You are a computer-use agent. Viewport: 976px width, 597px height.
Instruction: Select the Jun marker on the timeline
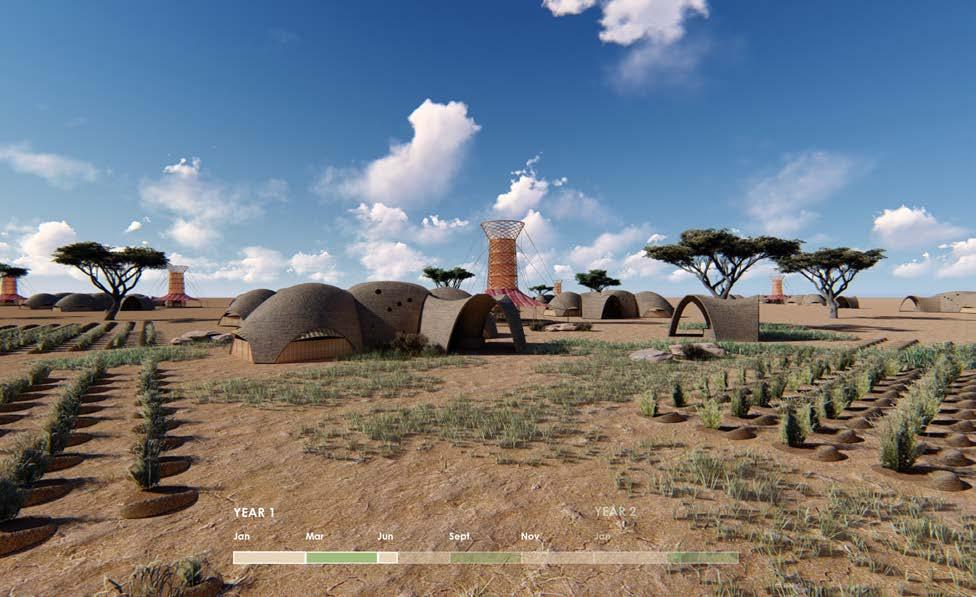tap(388, 558)
